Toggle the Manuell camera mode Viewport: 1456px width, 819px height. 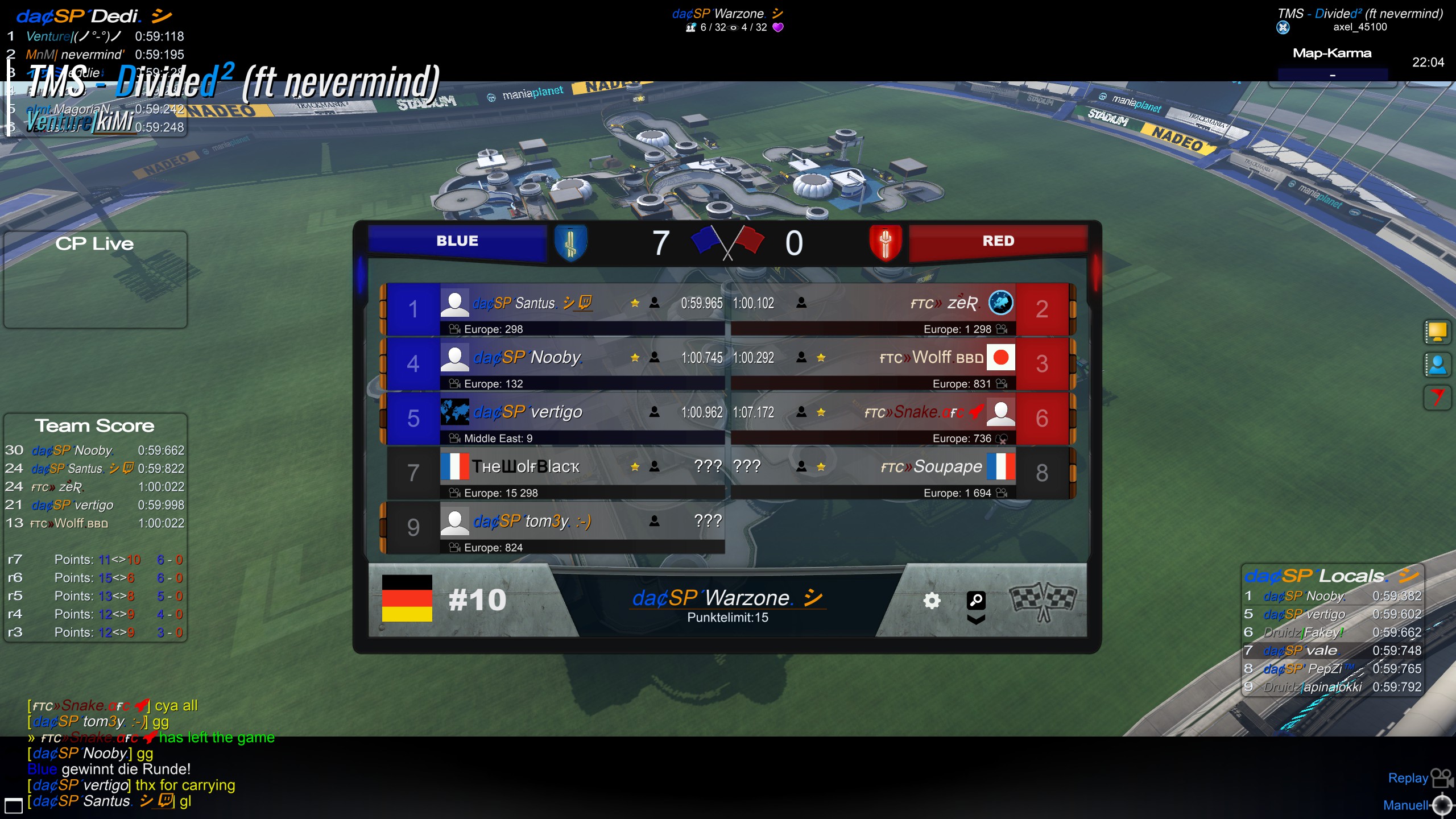point(1417,805)
